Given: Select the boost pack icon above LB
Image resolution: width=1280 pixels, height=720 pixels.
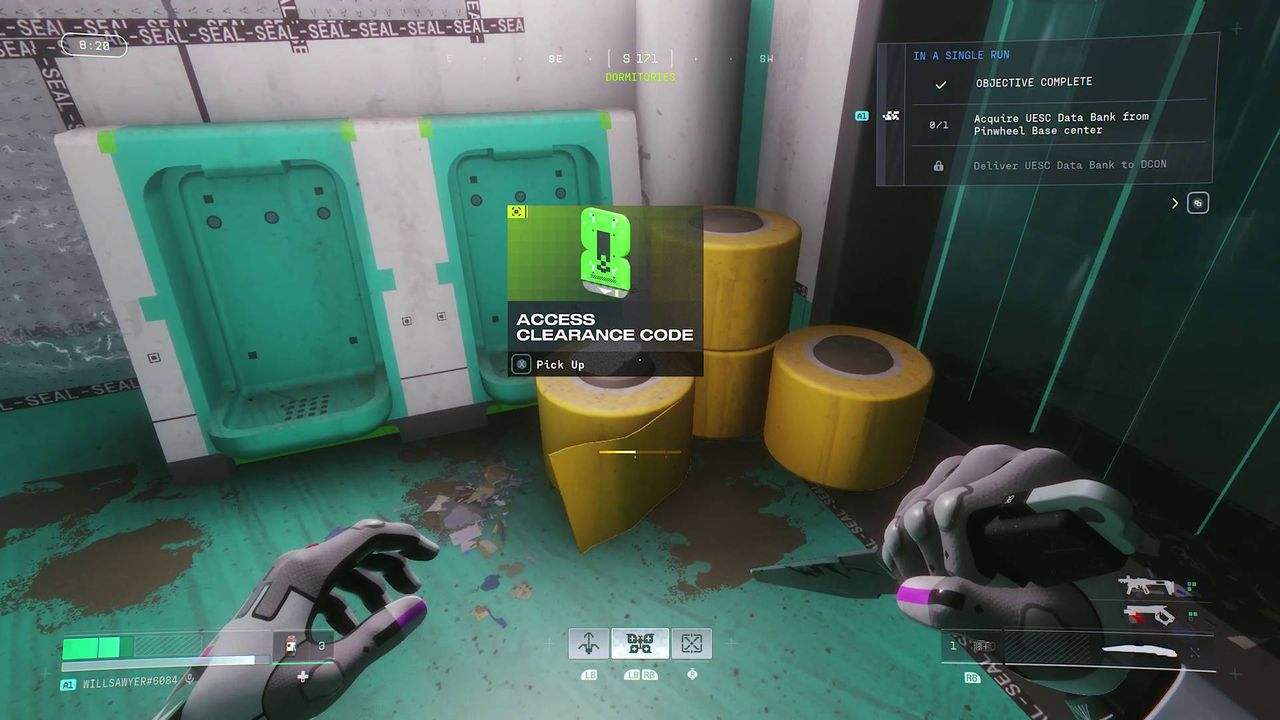Looking at the screenshot, I should click(x=588, y=643).
